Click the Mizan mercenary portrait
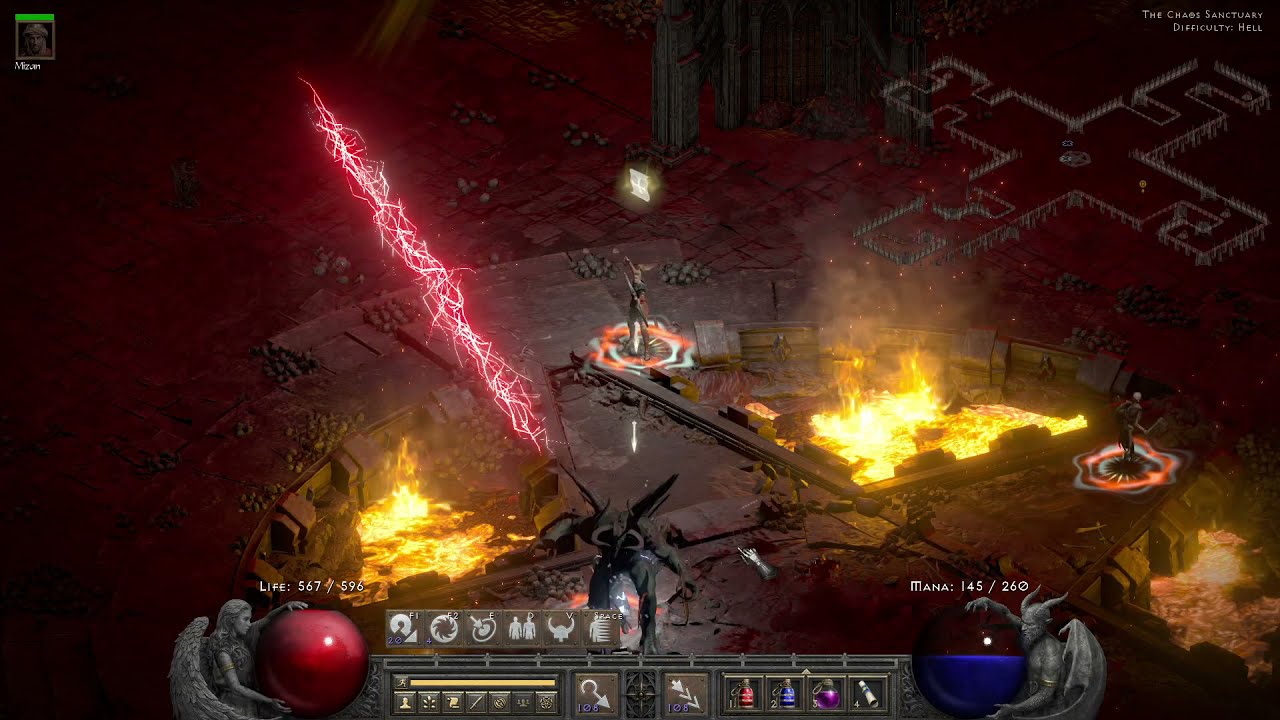1280x720 pixels. (x=35, y=39)
